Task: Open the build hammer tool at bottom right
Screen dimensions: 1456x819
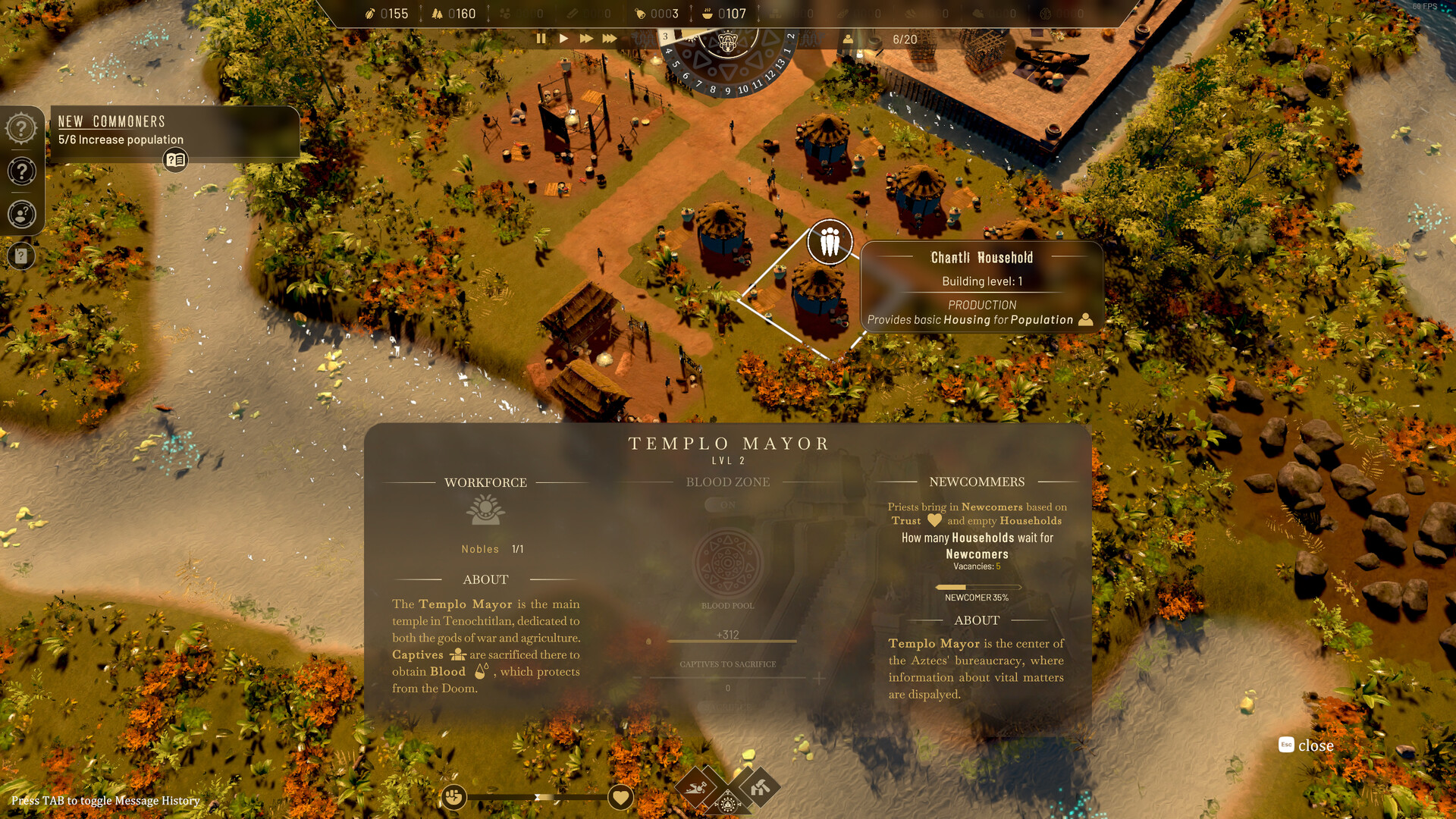Action: point(760,788)
